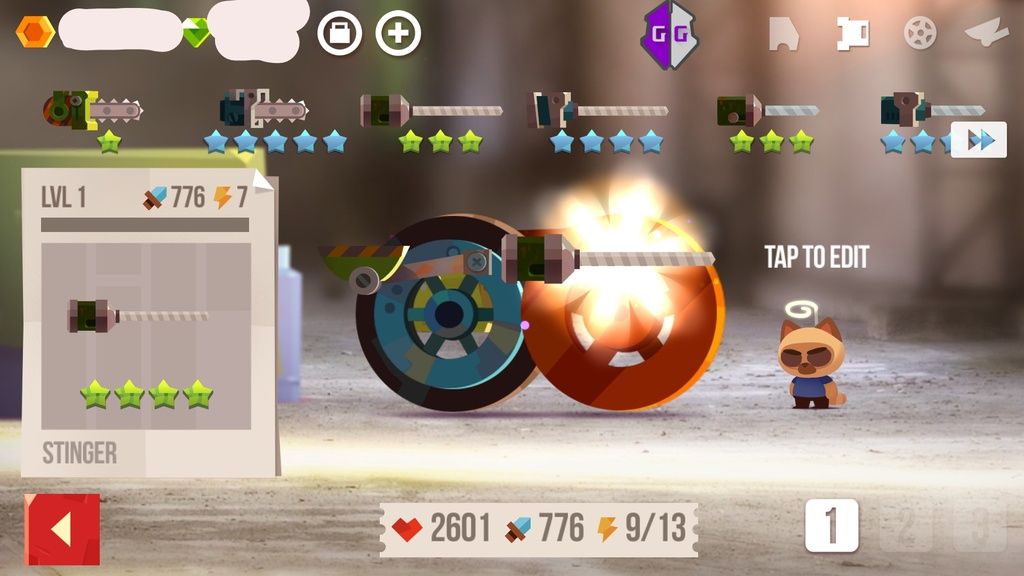
Task: Choose the three-green-star drill weapon
Action: tap(768, 110)
